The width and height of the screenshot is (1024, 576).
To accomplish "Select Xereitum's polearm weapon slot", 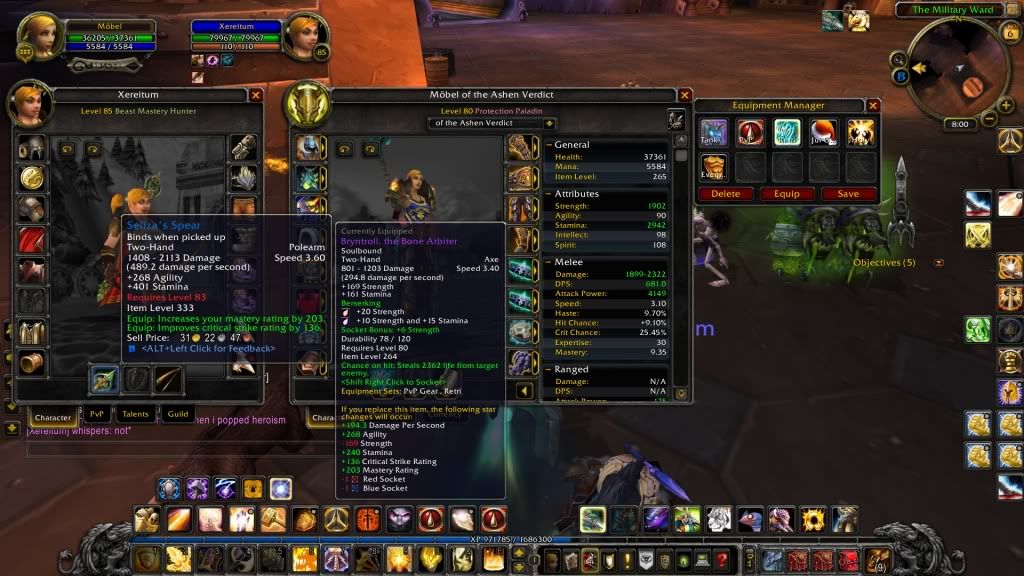I will point(105,379).
